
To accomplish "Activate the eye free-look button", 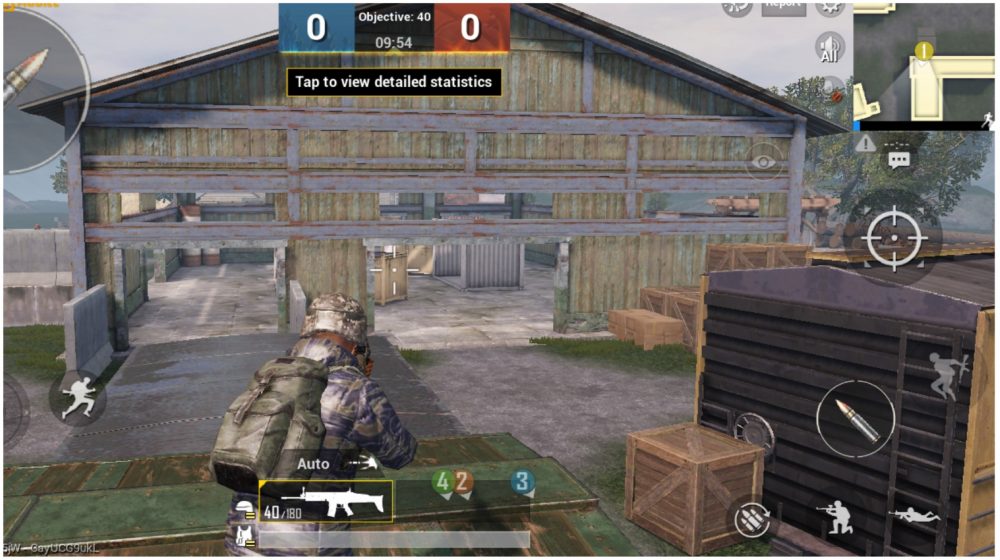I will 765,161.
